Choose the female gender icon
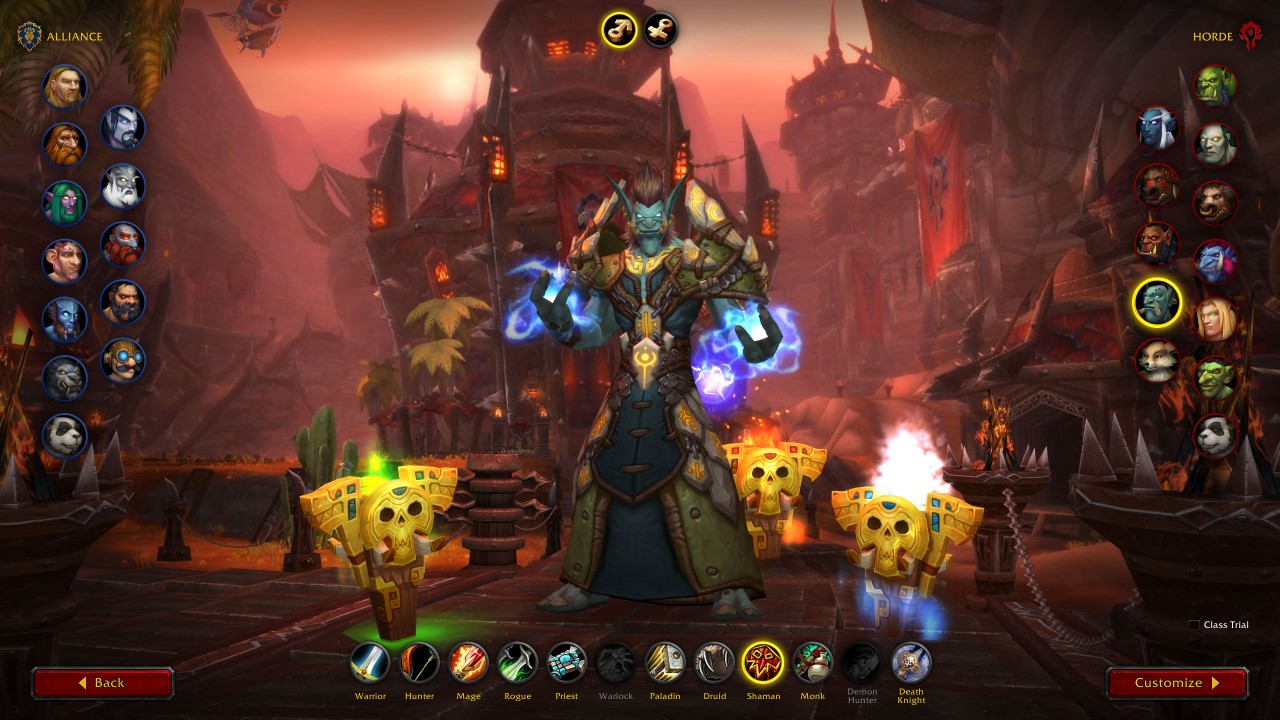This screenshot has height=720, width=1280. (660, 30)
